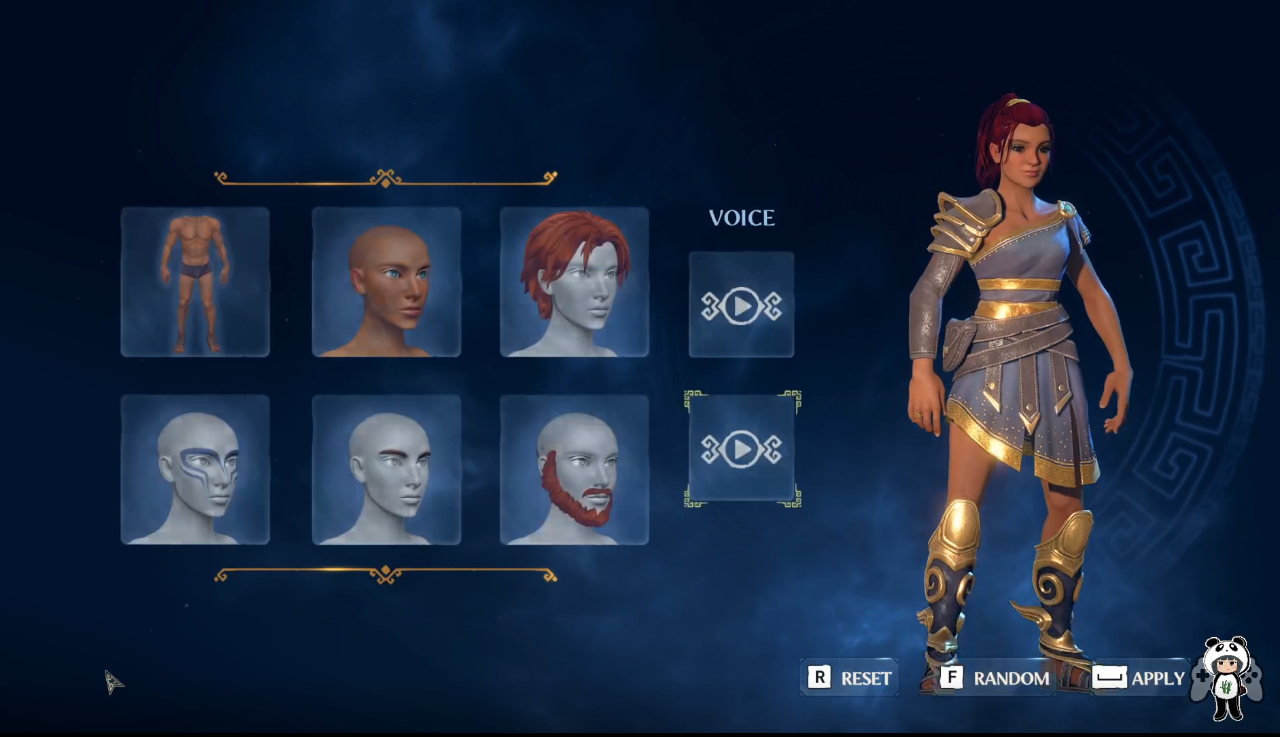Image resolution: width=1280 pixels, height=737 pixels.
Task: Choose the red hairstyle tile
Action: tap(574, 282)
